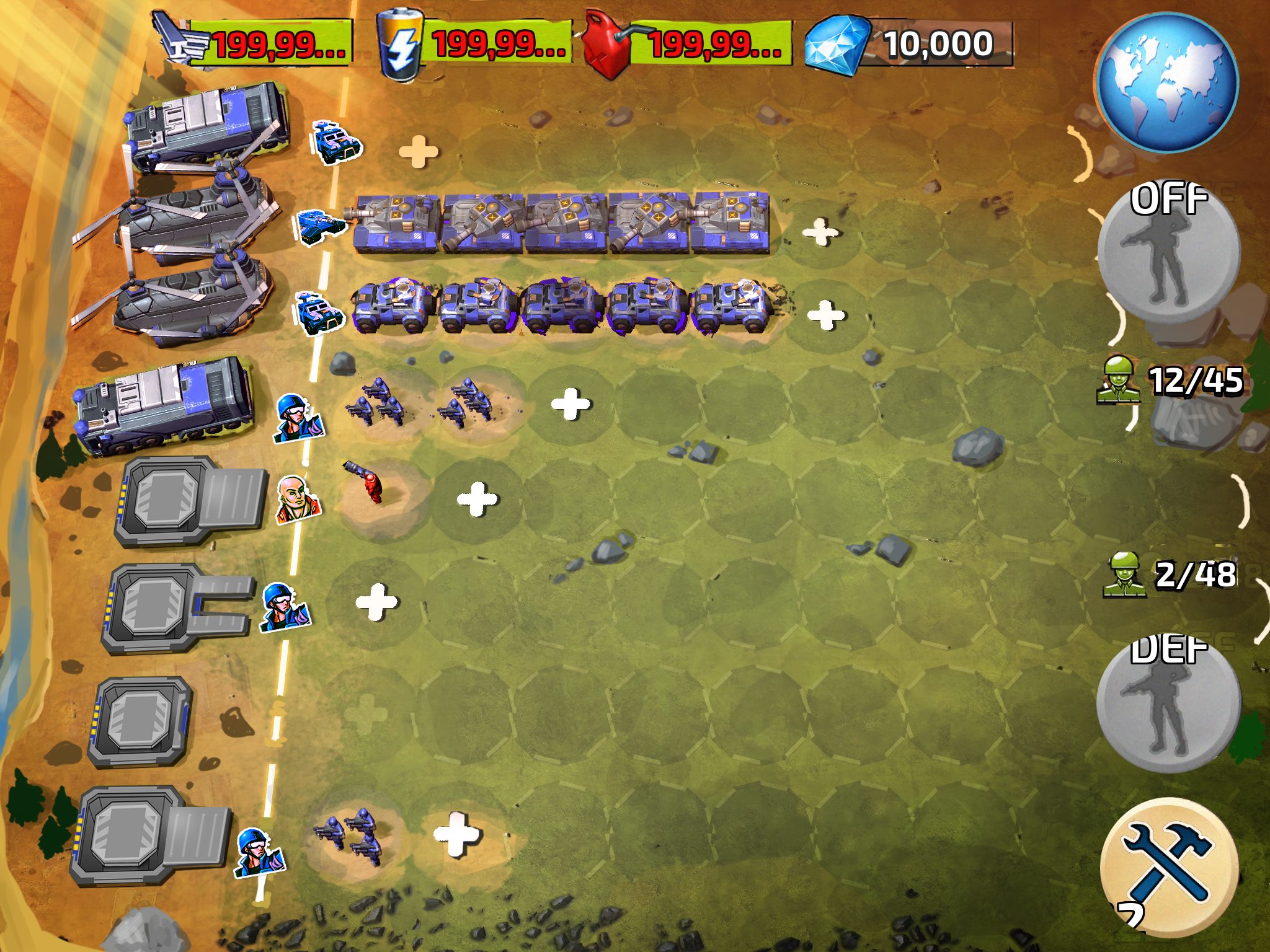Viewport: 1270px width, 952px height.
Task: Select the DEF soldier button
Action: (x=1168, y=704)
